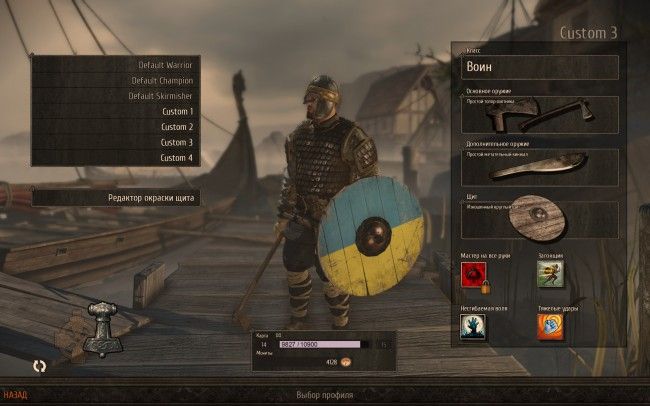The width and height of the screenshot is (650, 406).
Task: Open the primary weapon axe slot
Action: click(540, 115)
